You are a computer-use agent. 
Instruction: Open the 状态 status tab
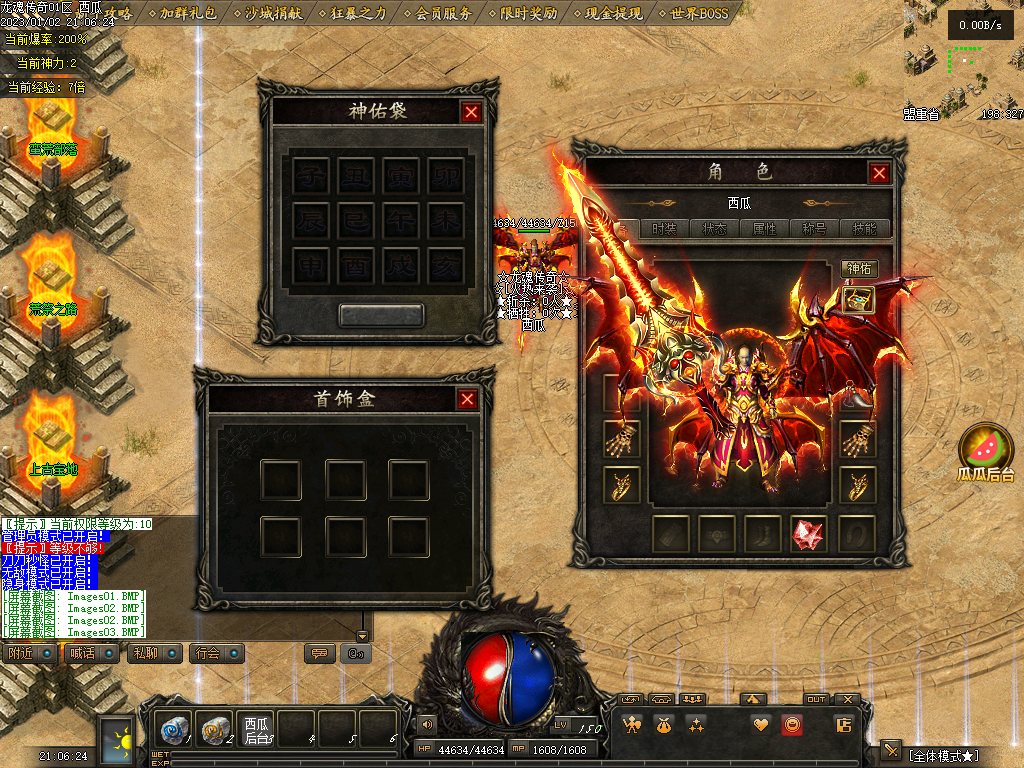click(715, 229)
